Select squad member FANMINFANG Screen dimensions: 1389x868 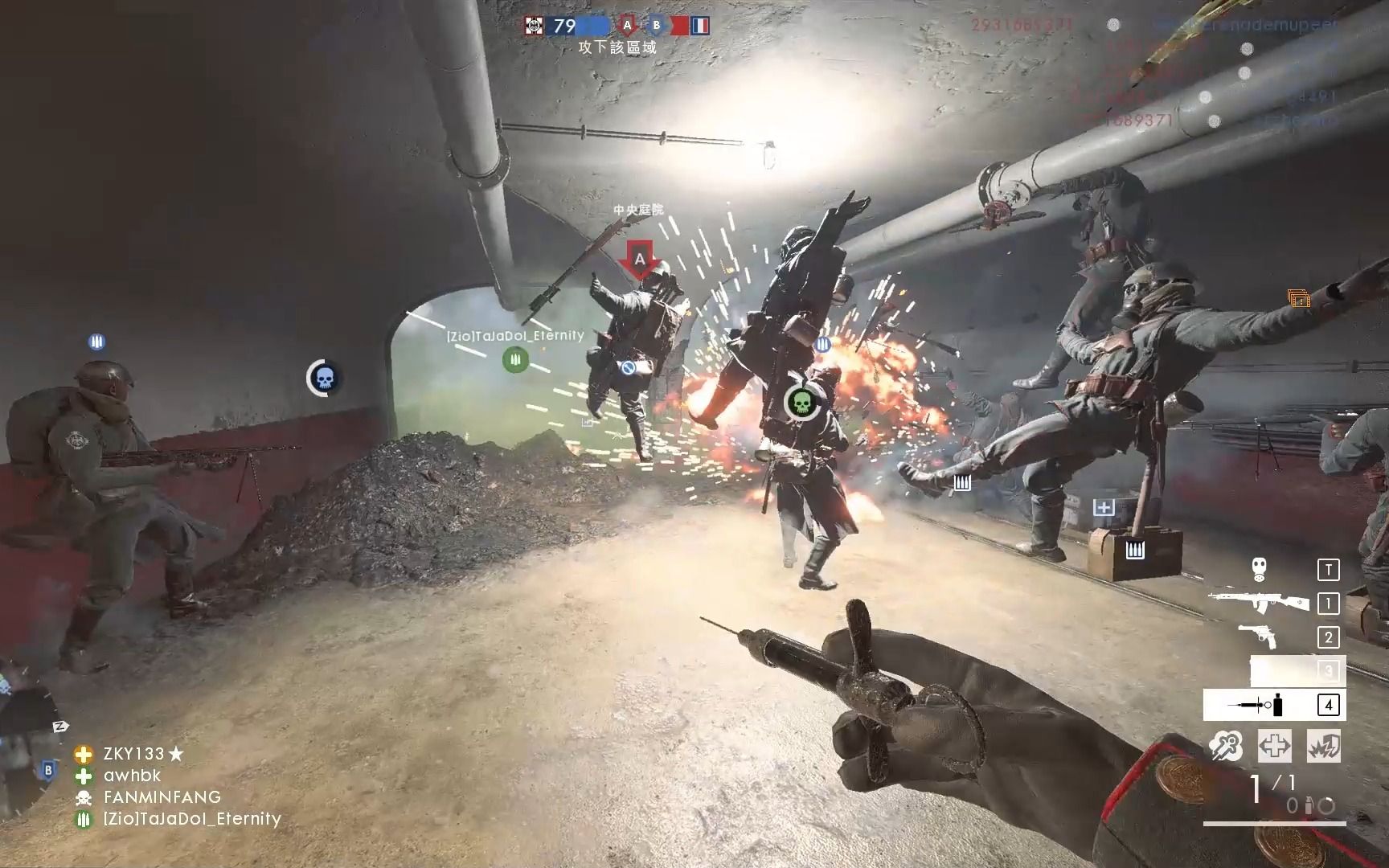(162, 797)
